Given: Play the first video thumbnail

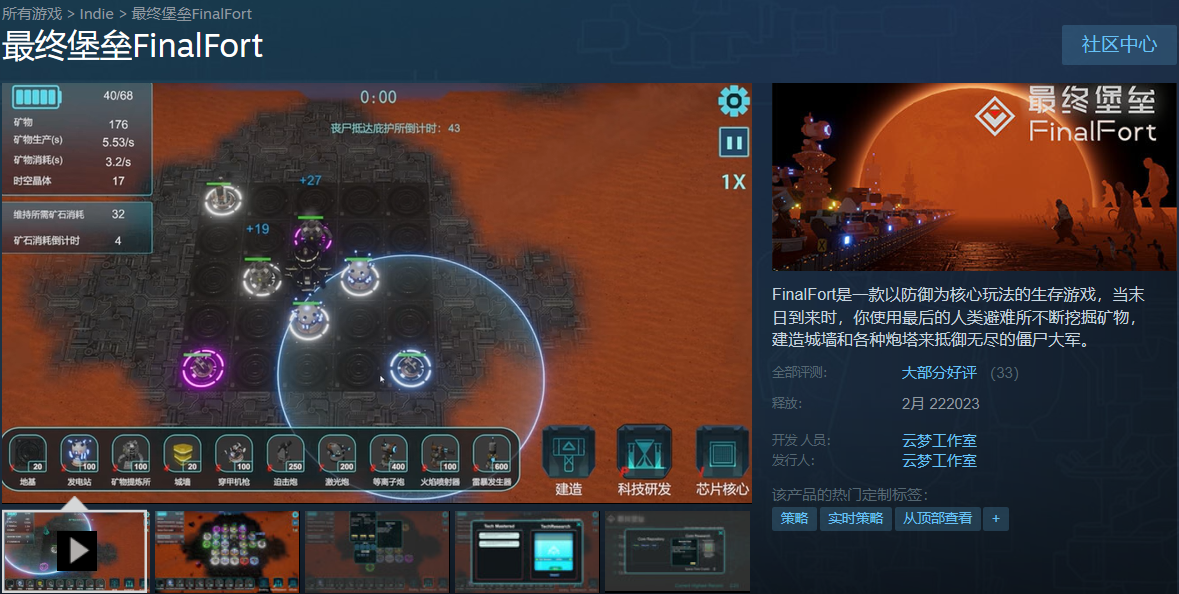Looking at the screenshot, I should (76, 550).
